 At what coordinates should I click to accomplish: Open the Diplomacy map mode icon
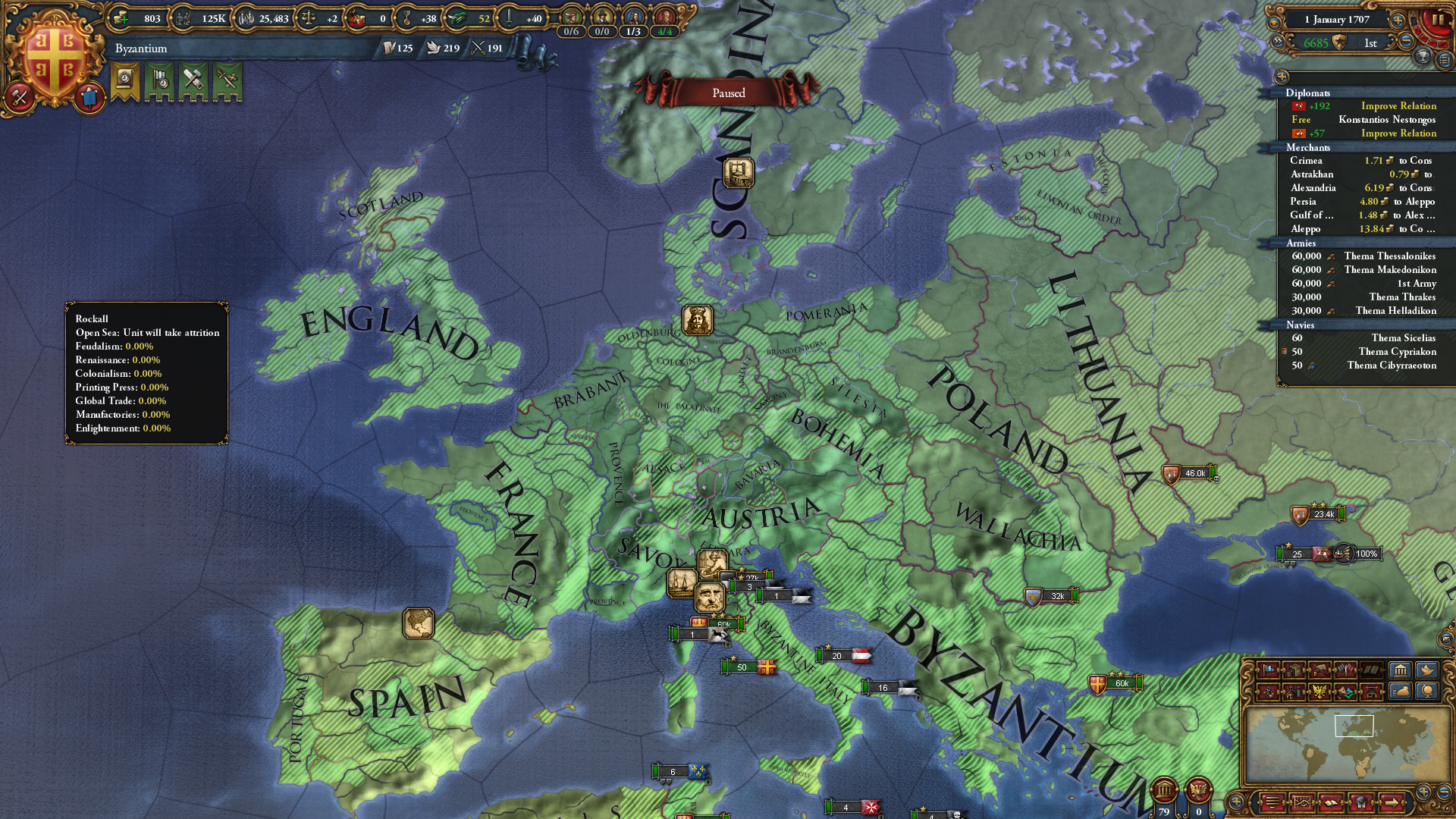coord(1345,670)
